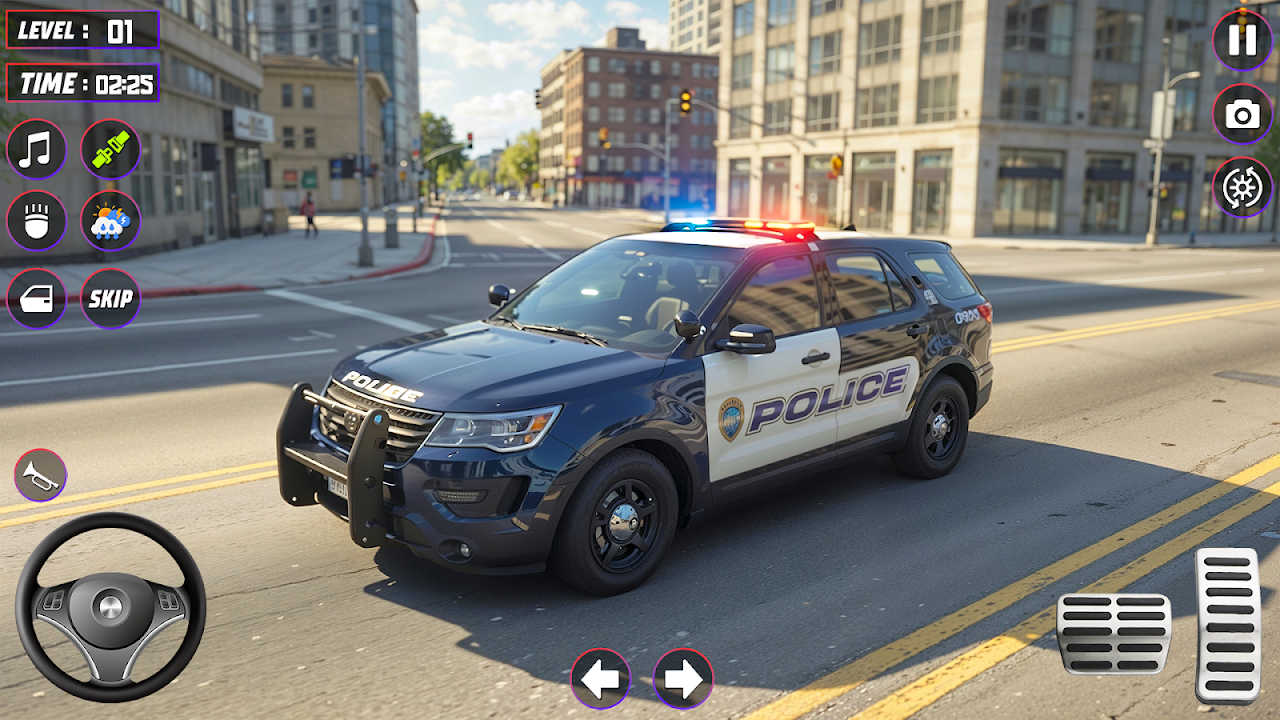Skip the current level
The image size is (1280, 720).
(x=110, y=298)
